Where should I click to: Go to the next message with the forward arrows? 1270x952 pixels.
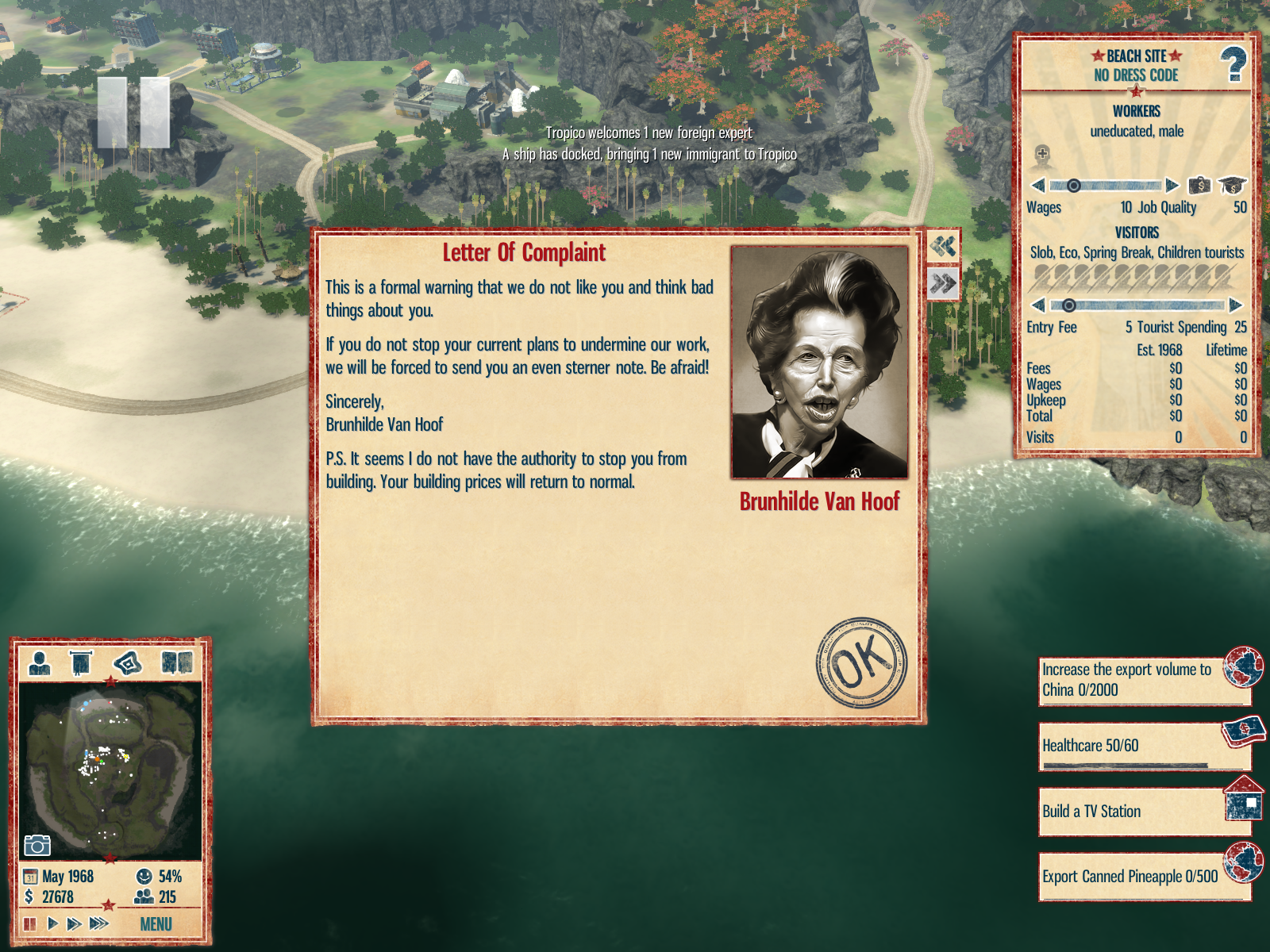tap(943, 283)
